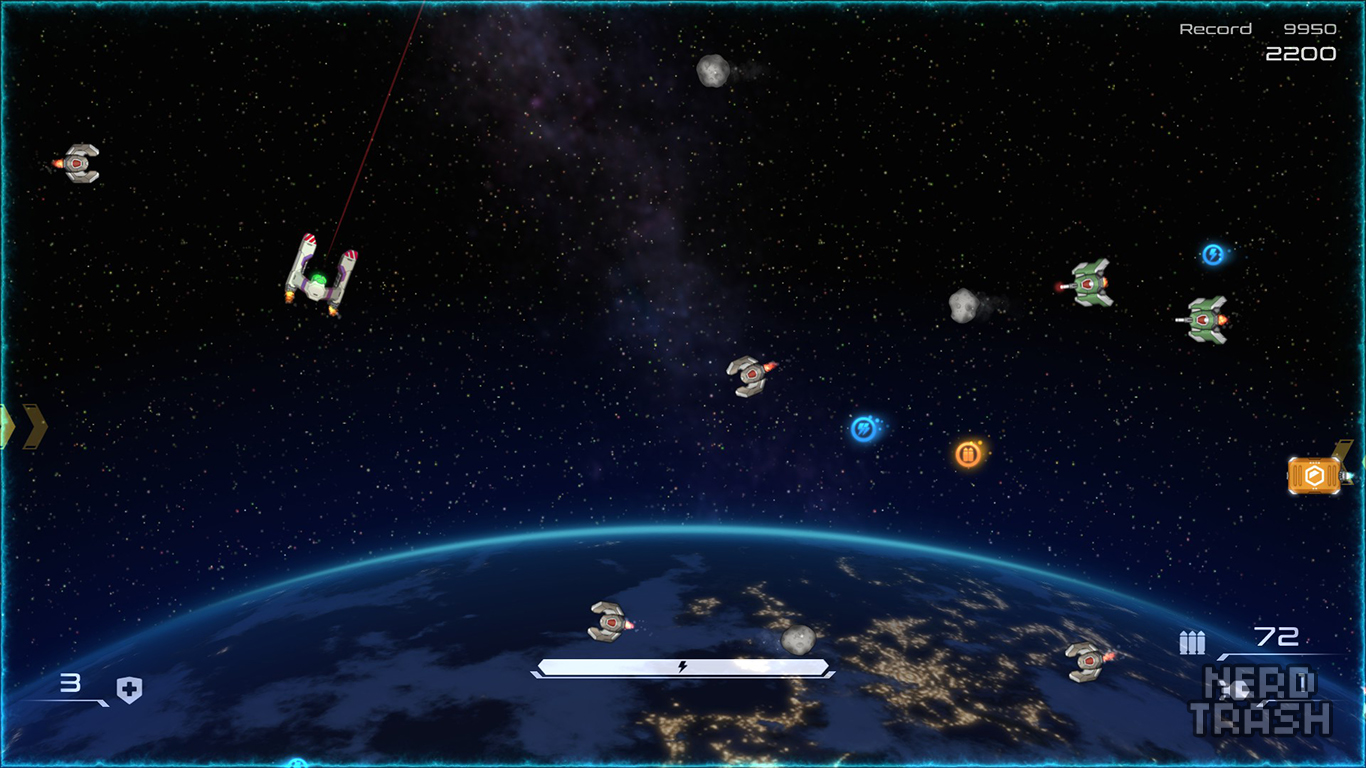This screenshot has width=1366, height=768.
Task: Select the bullets ammo icon
Action: point(1192,642)
